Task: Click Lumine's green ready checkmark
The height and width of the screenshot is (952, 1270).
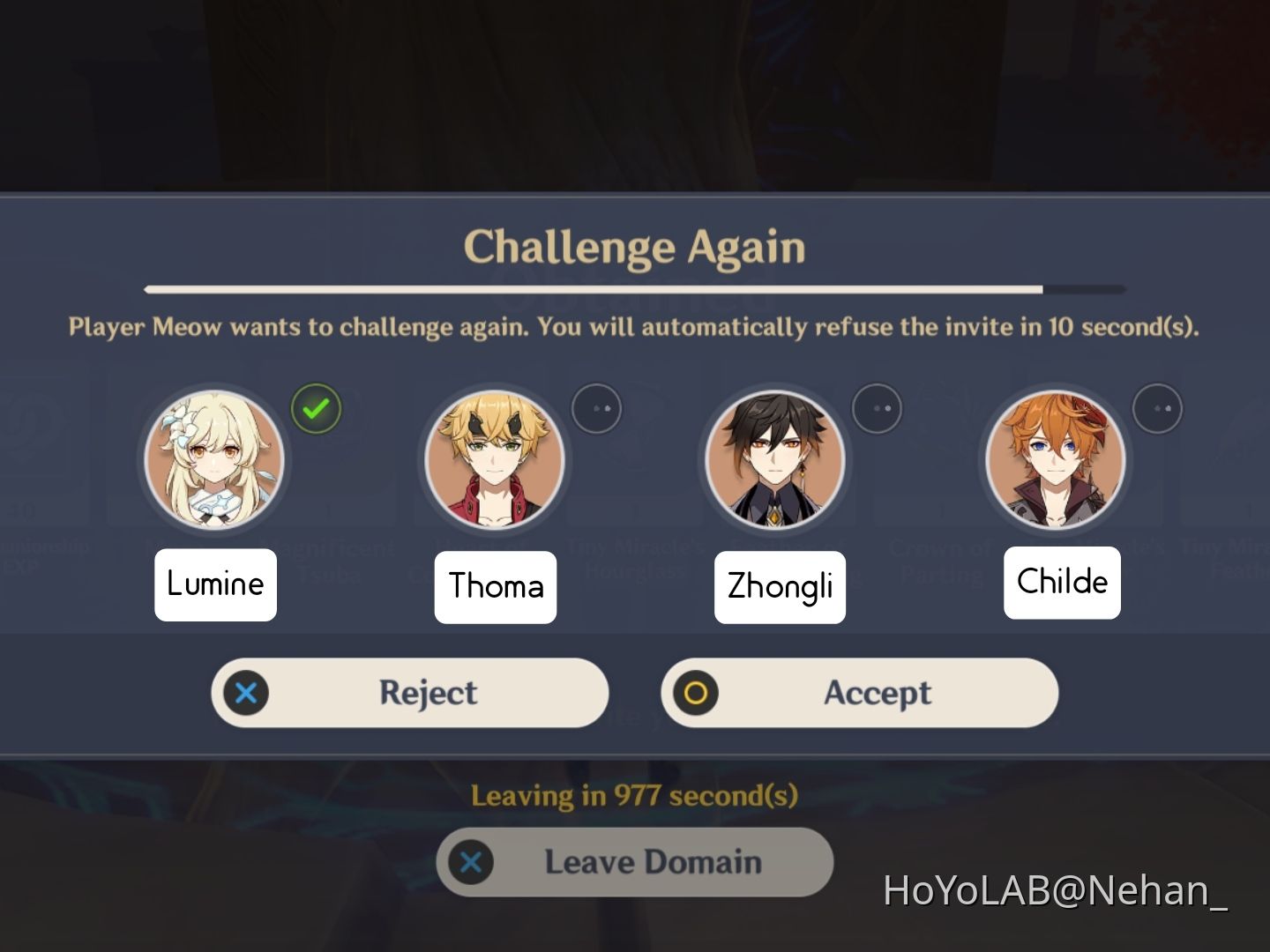Action: pyautogui.click(x=317, y=409)
